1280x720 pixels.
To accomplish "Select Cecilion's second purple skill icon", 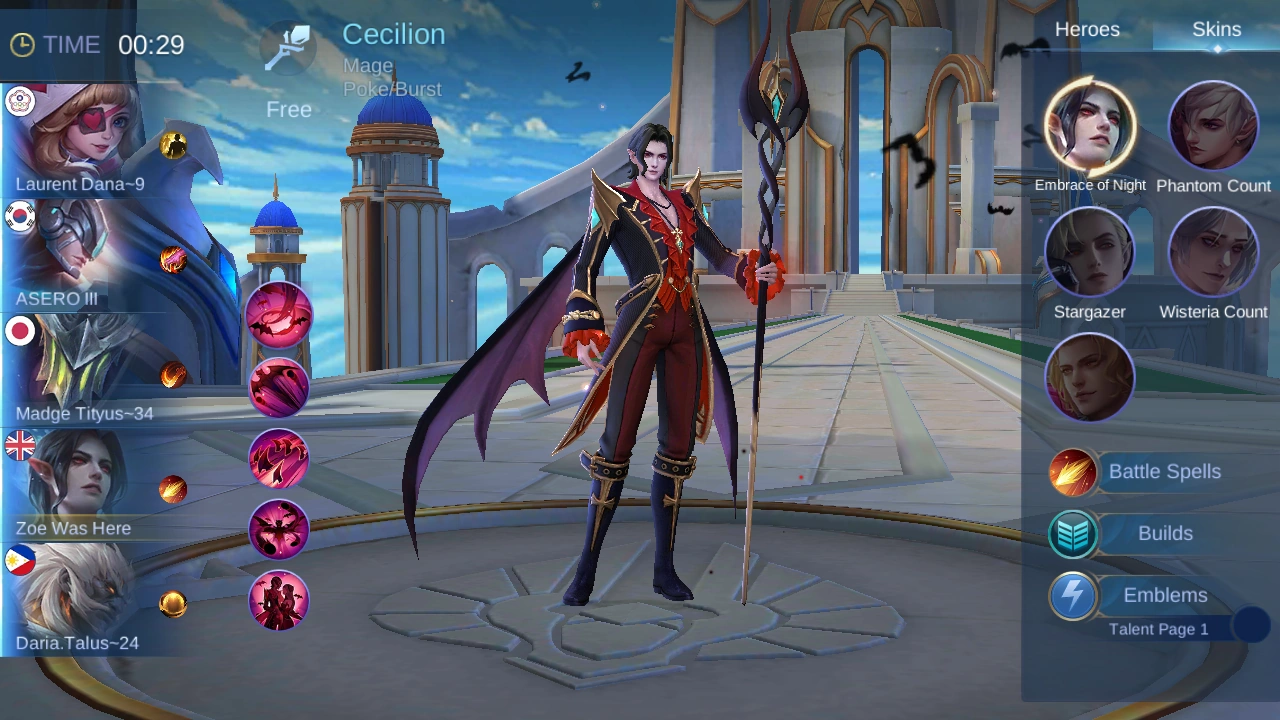I will pyautogui.click(x=279, y=387).
